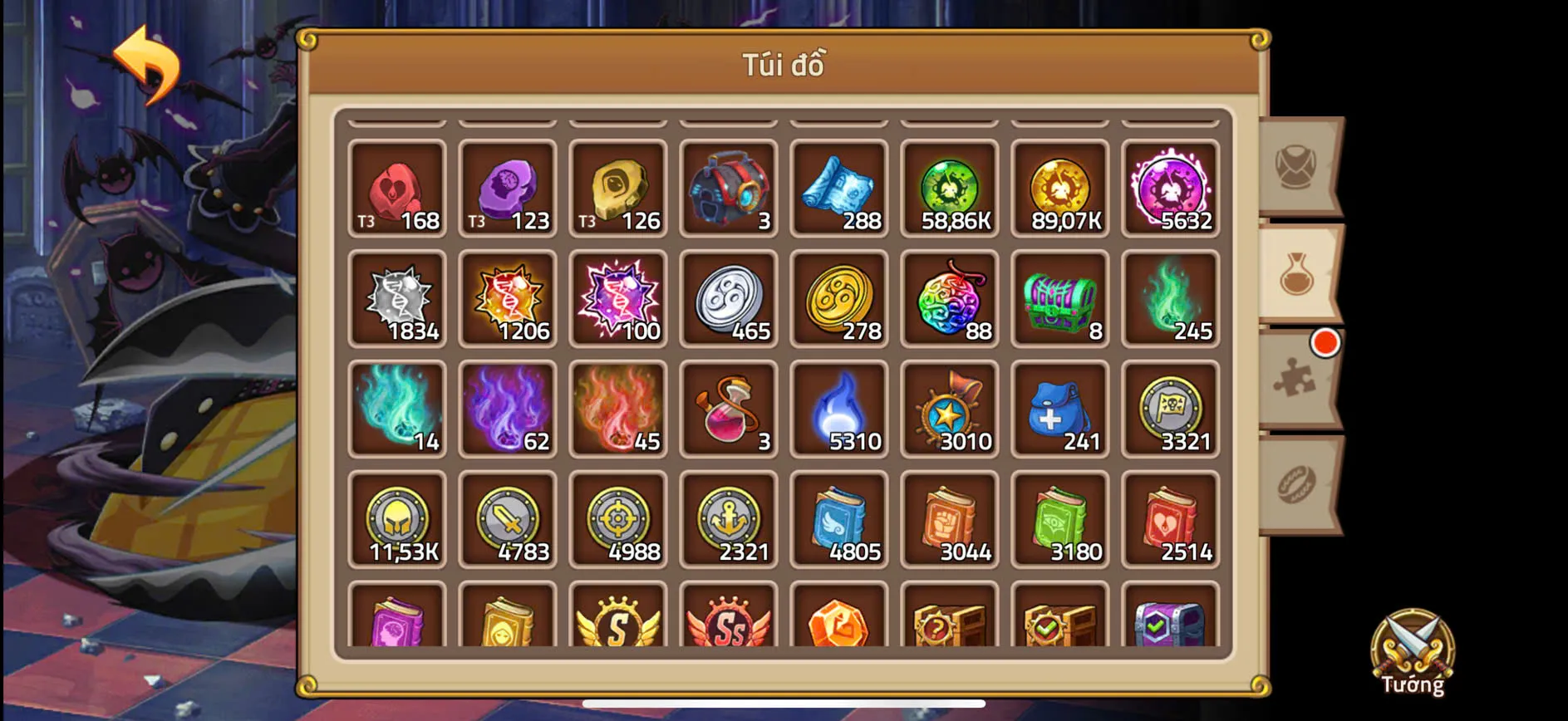Tap the silver coin item showing 465
This screenshot has height=721, width=1568.
[728, 301]
